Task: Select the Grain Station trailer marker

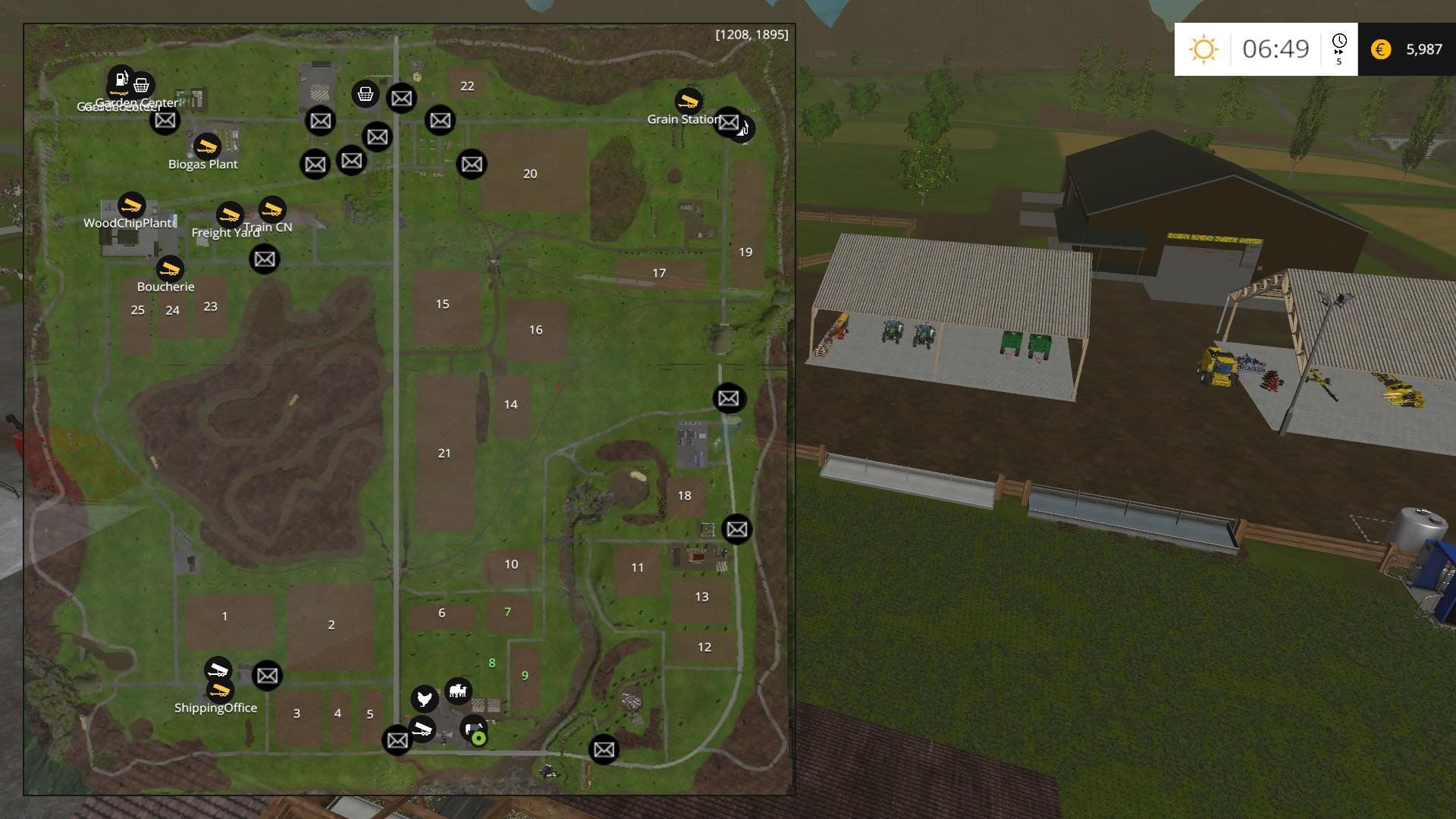Action: click(x=688, y=102)
